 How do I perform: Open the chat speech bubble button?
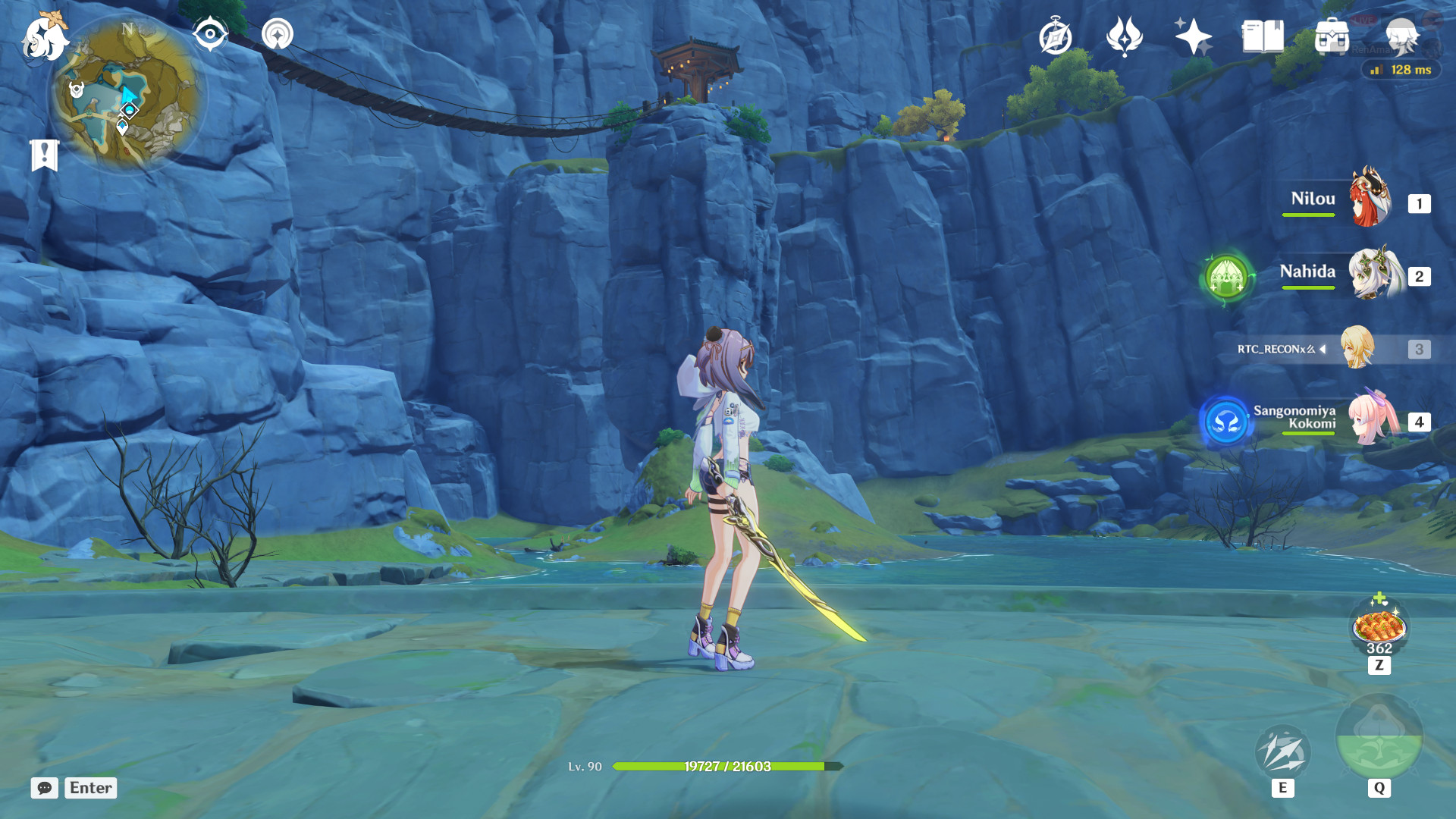(x=45, y=788)
